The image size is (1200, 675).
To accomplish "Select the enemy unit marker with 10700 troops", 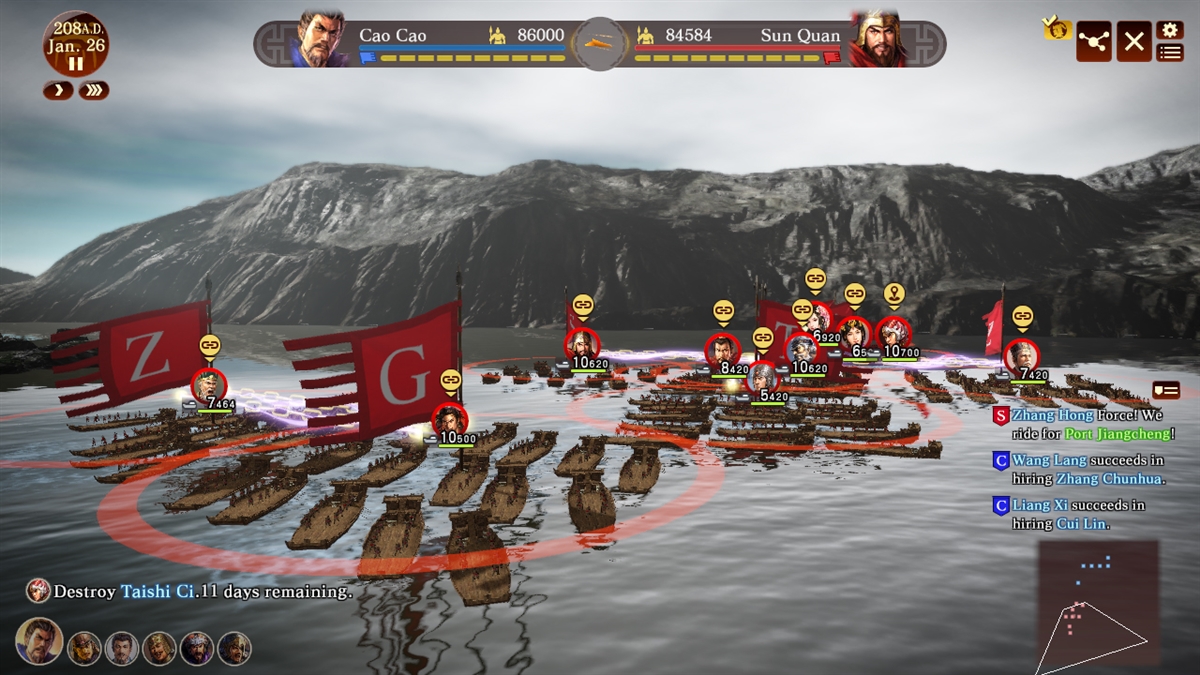I will point(893,334).
